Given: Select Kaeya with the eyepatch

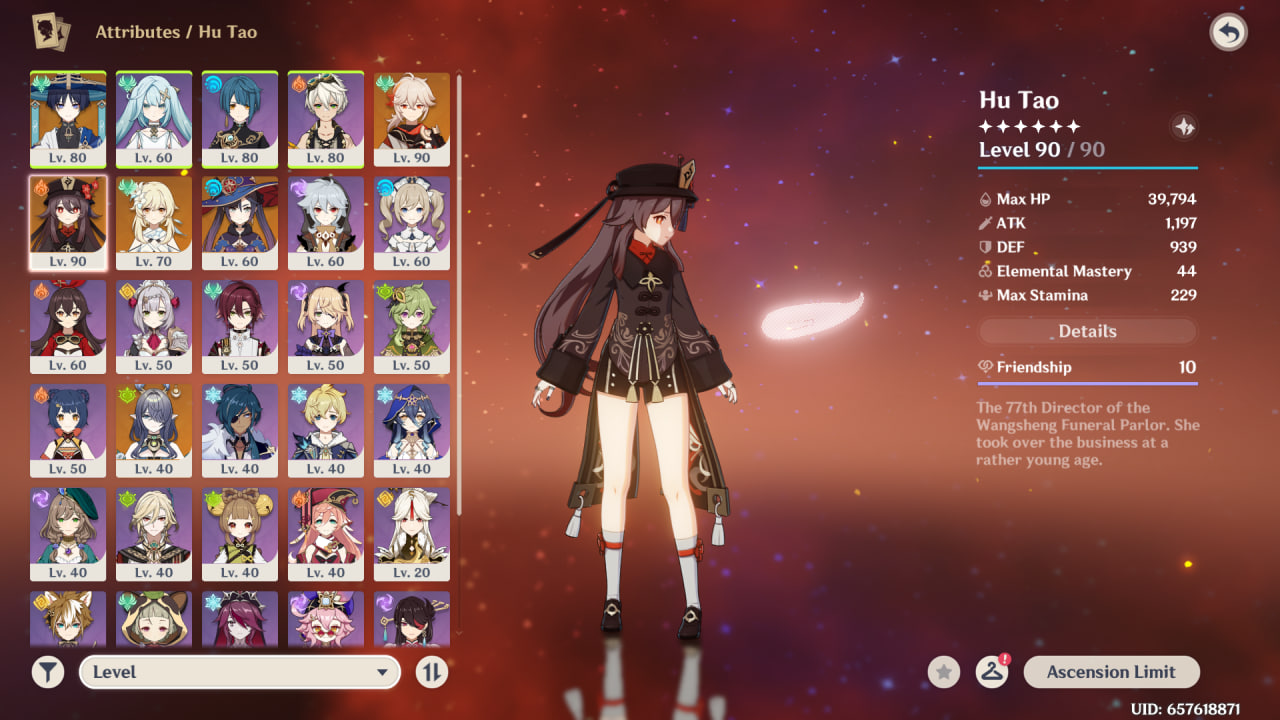Looking at the screenshot, I should (x=240, y=431).
